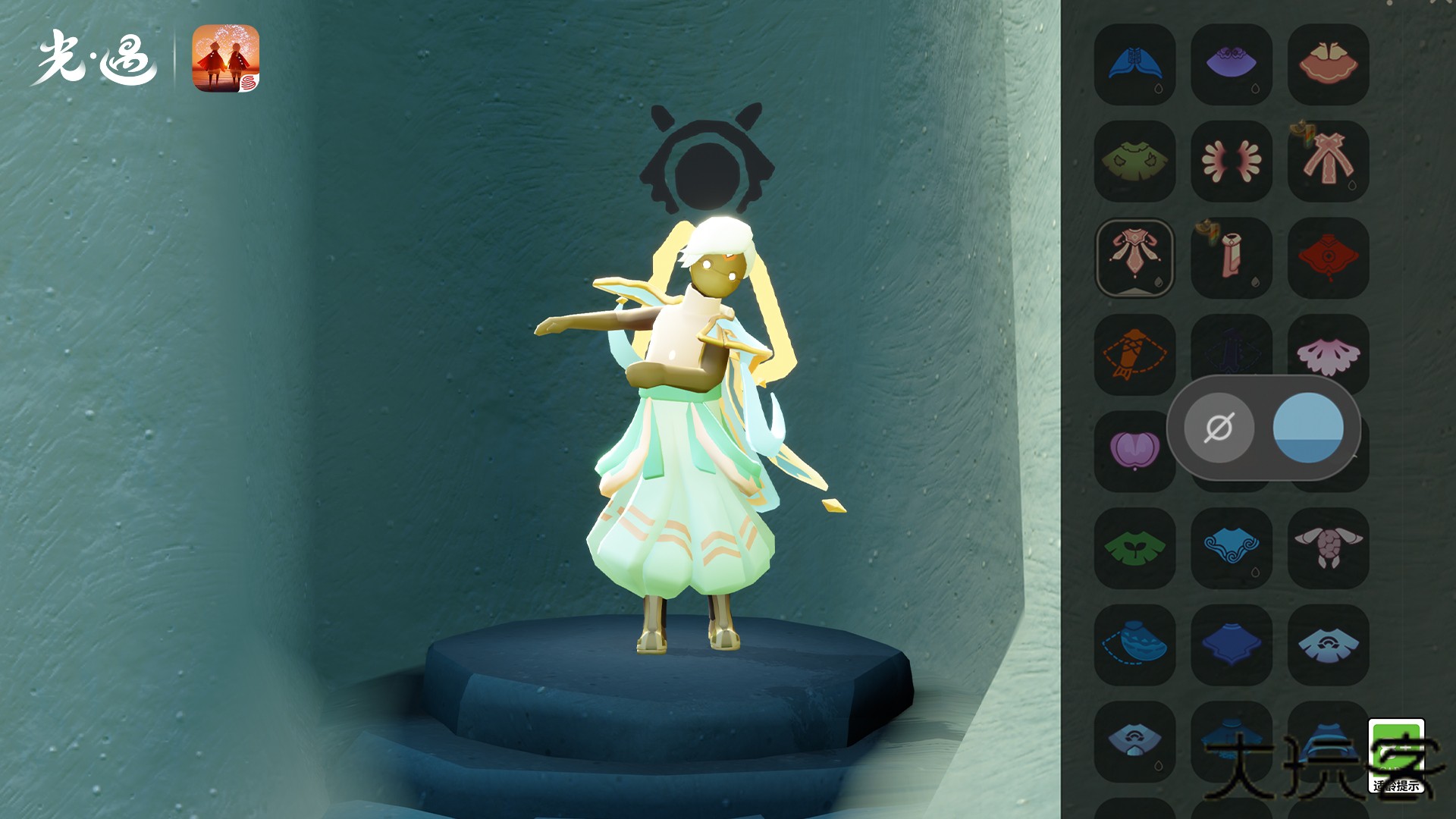
Task: Select the purple lotus cape
Action: click(x=1134, y=450)
